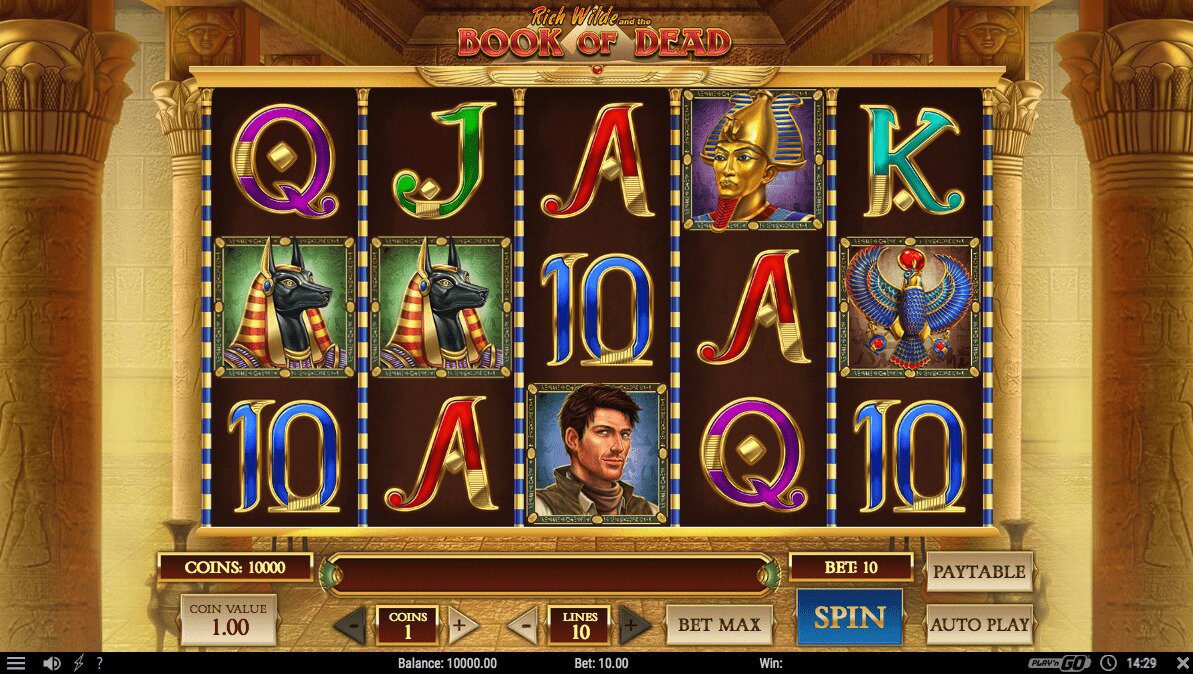Viewport: 1193px width, 674px height.
Task: Toggle the lightning bolt fast play
Action: tap(78, 663)
